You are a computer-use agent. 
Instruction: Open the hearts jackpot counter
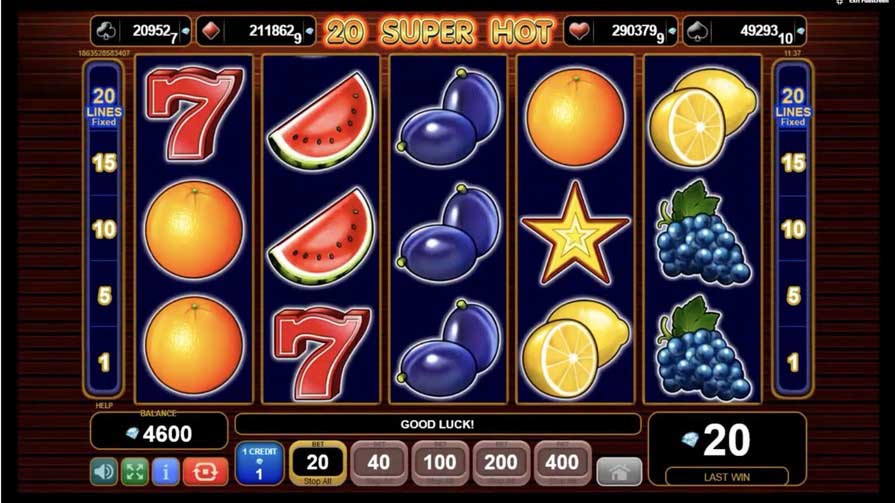[621, 31]
